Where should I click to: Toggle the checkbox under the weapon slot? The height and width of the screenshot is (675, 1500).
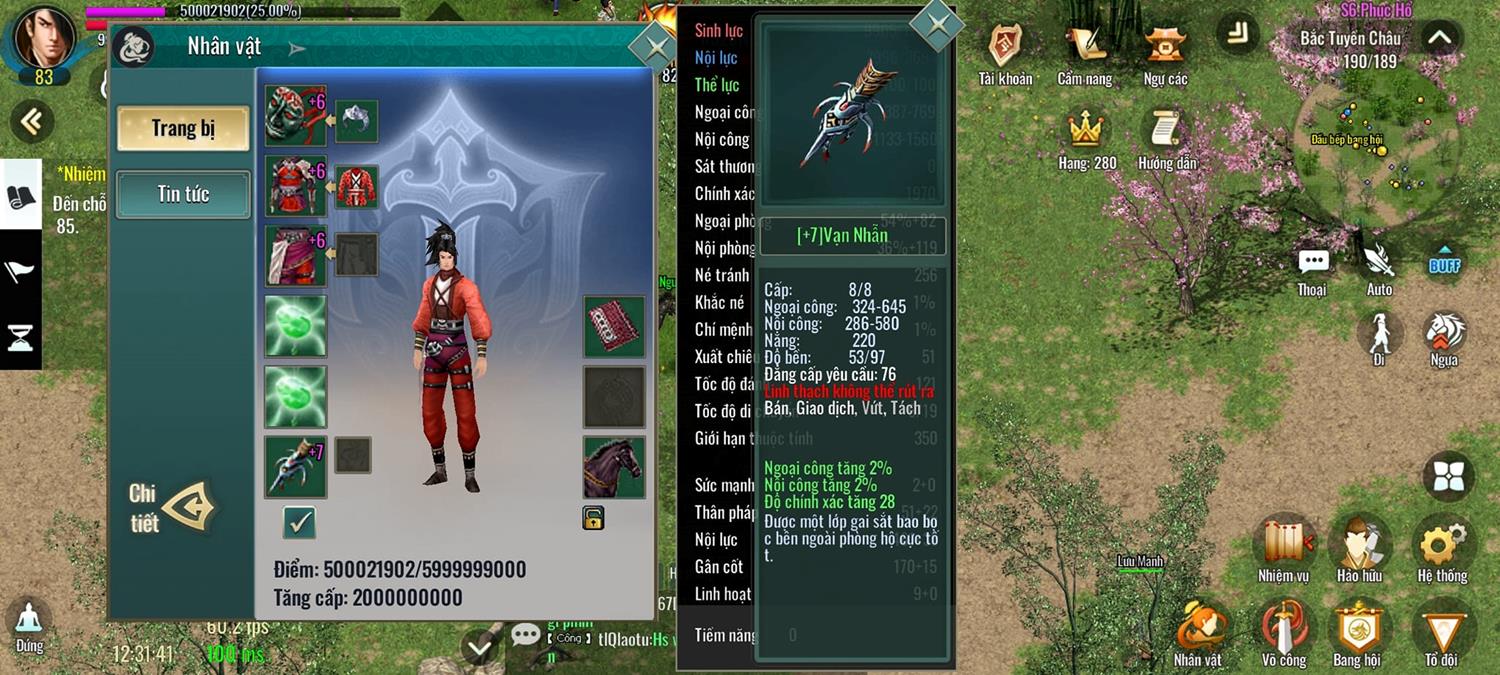[299, 521]
